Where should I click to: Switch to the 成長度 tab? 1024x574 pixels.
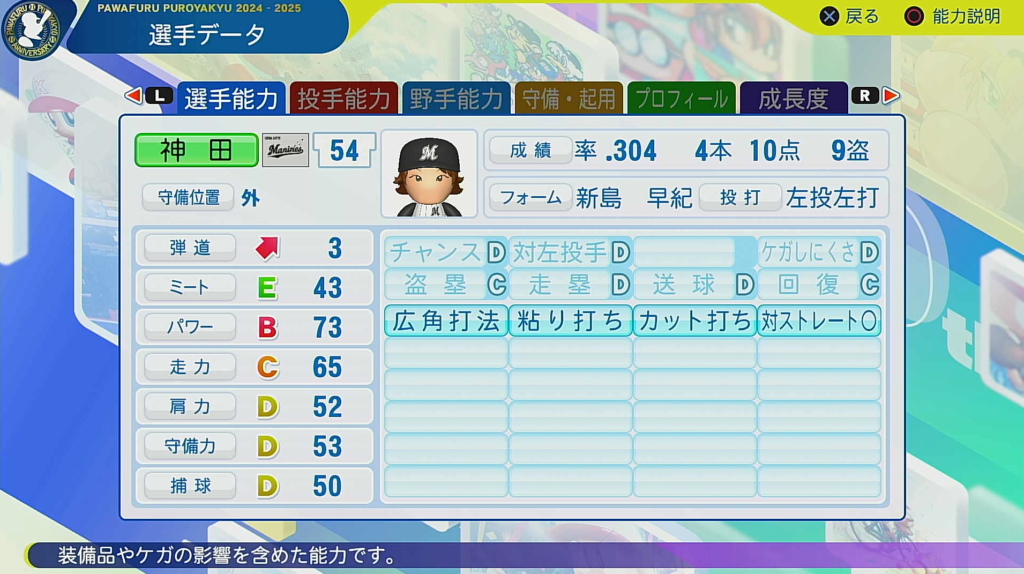(794, 98)
